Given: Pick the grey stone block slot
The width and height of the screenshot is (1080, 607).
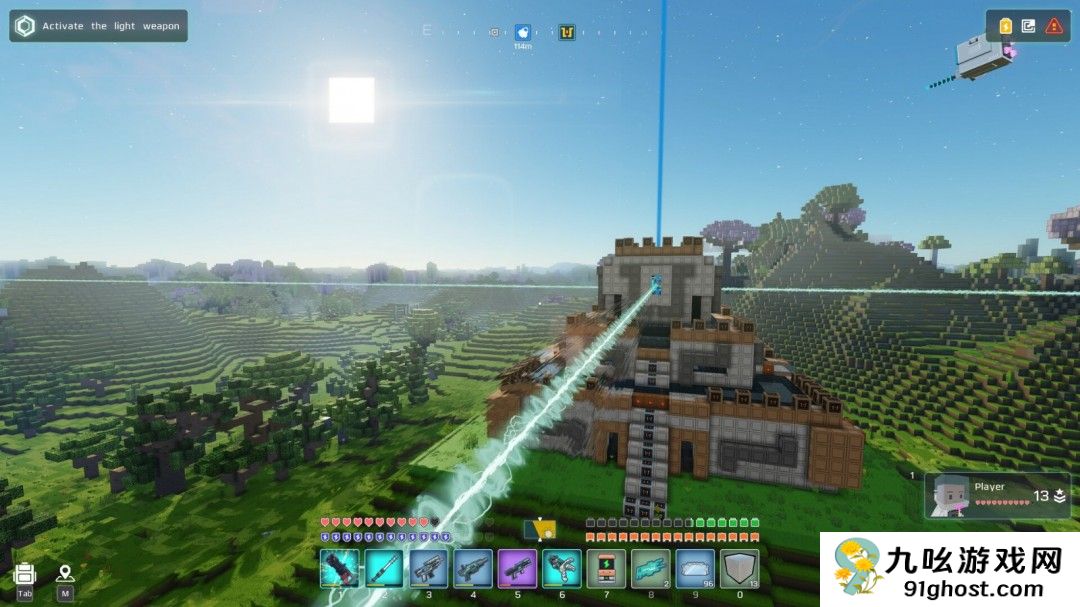Looking at the screenshot, I should [740, 568].
